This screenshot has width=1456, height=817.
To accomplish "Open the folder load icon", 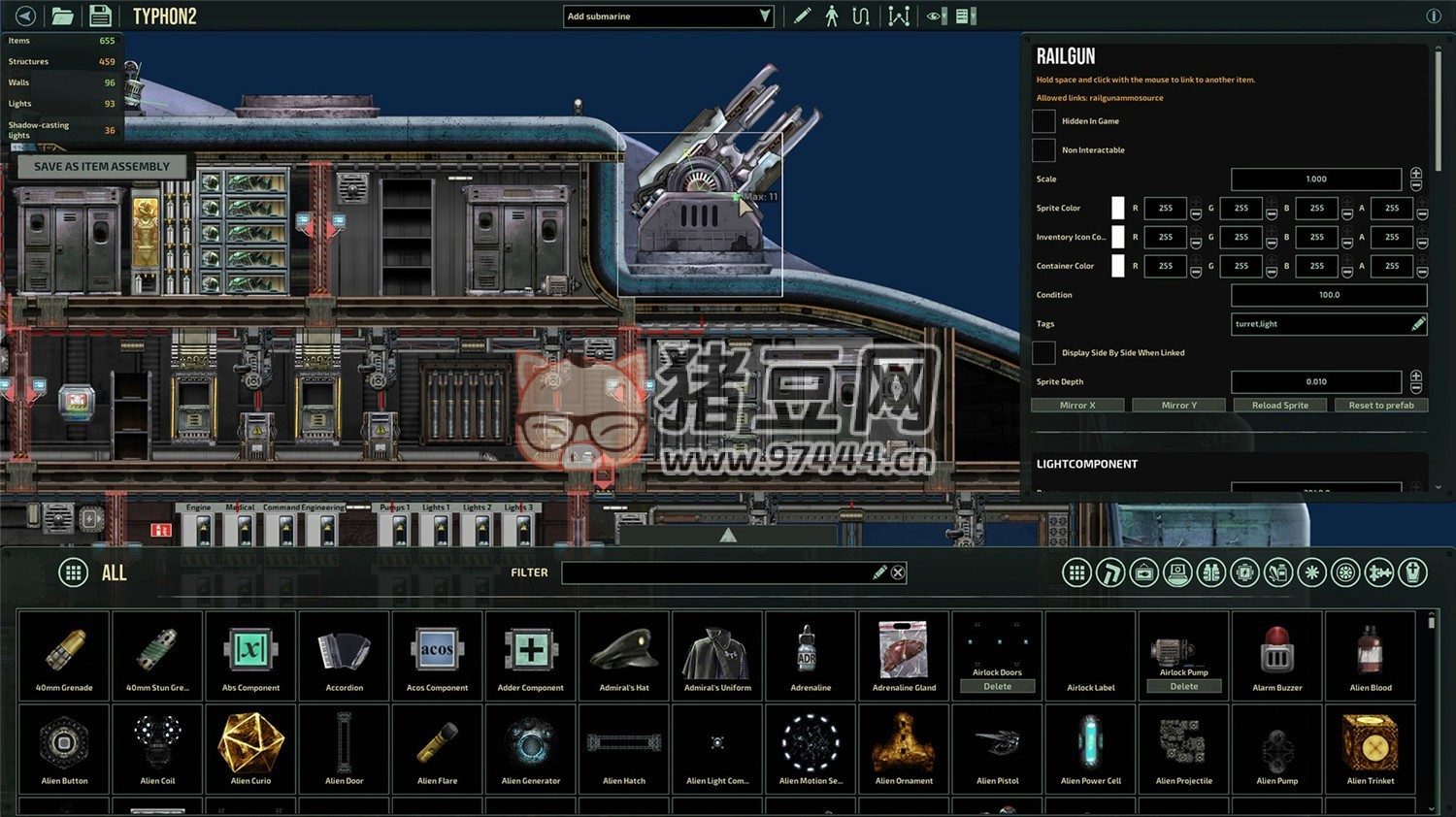I will [x=62, y=16].
